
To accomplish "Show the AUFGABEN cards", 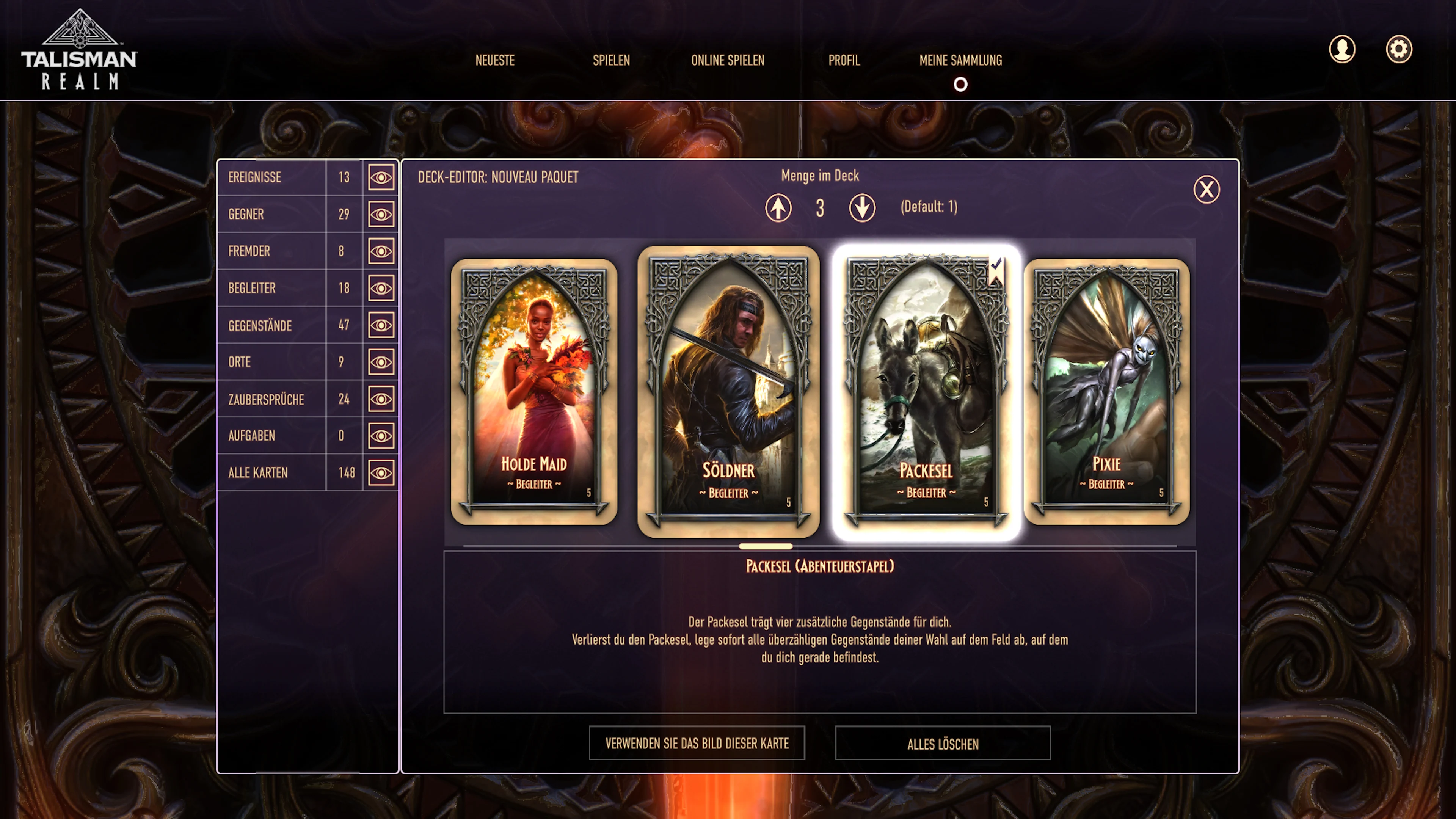I will [x=381, y=436].
